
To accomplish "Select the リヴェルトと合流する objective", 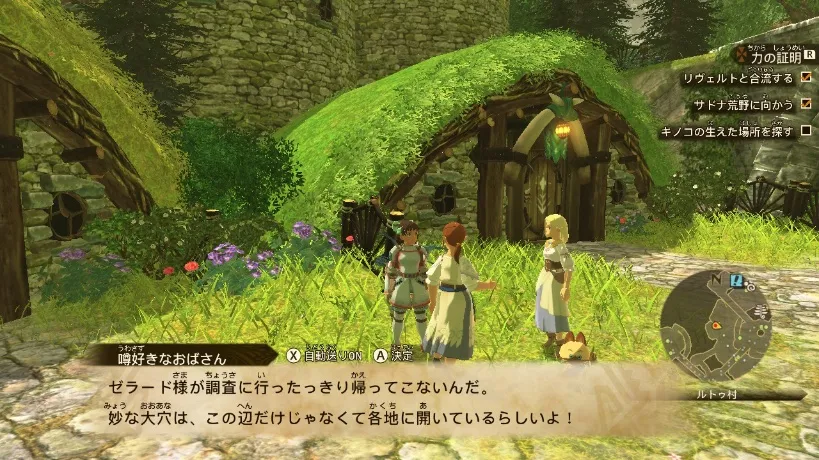I will point(737,78).
